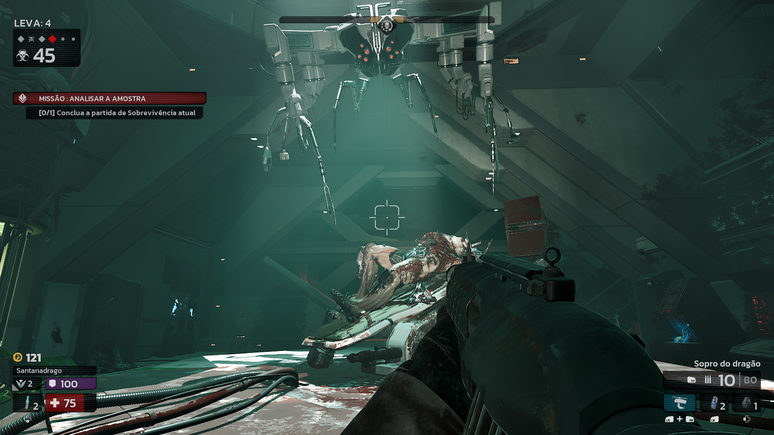
Task: Select the highlighted primary weapon slot
Action: 679,403
